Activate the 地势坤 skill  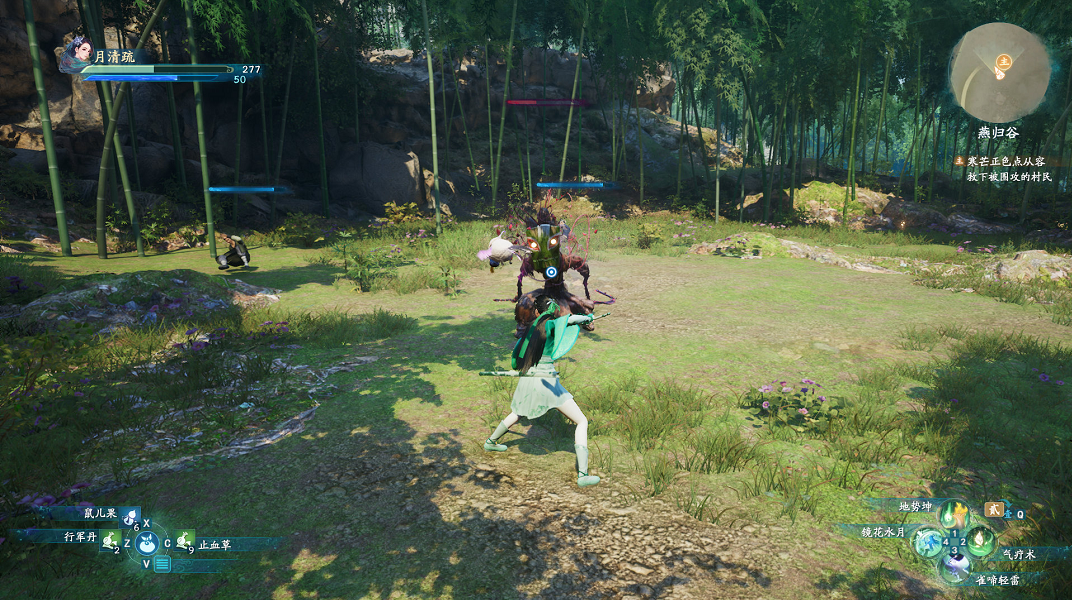(x=955, y=514)
